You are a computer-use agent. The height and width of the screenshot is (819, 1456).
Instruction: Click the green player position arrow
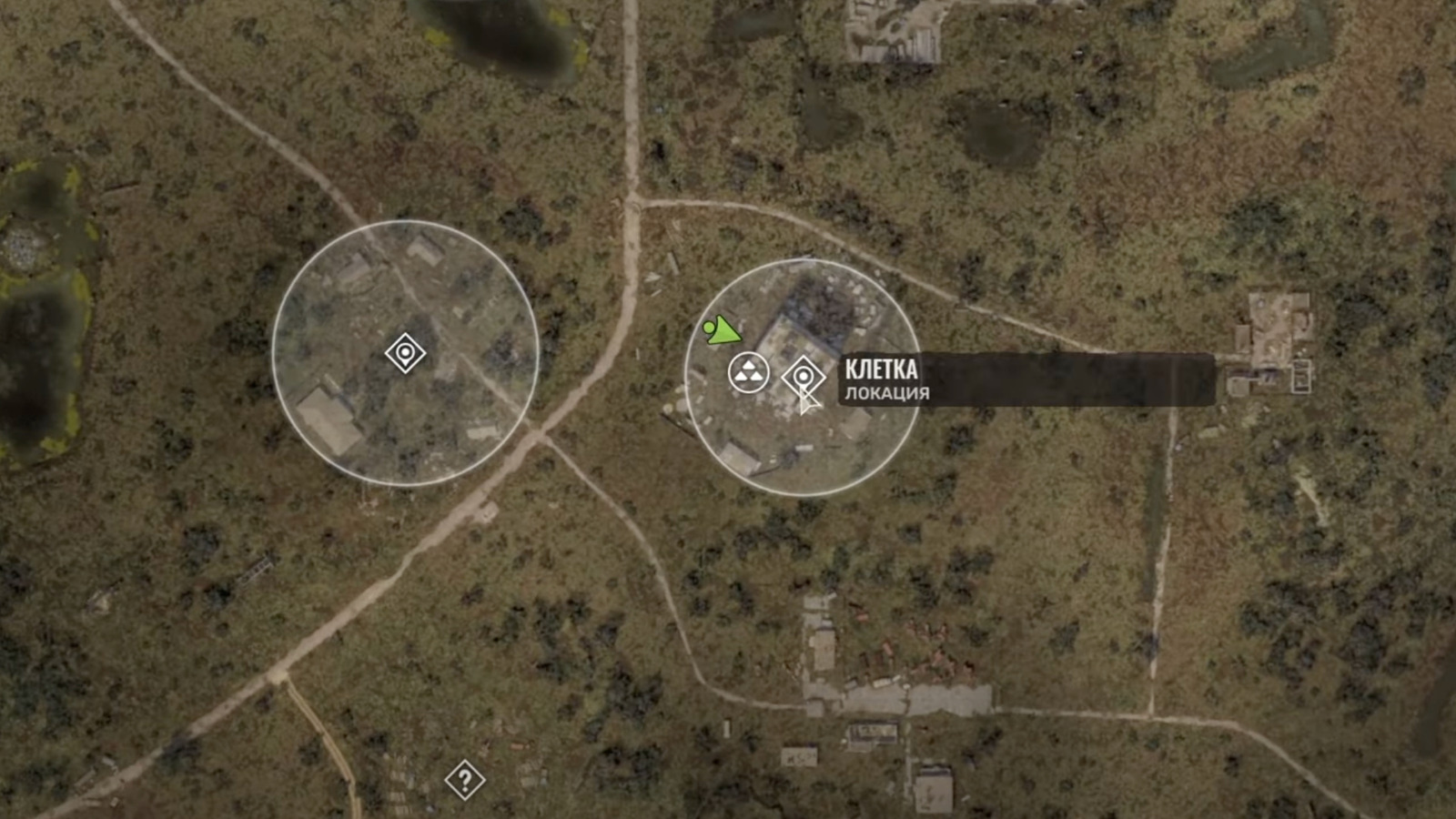tap(723, 331)
